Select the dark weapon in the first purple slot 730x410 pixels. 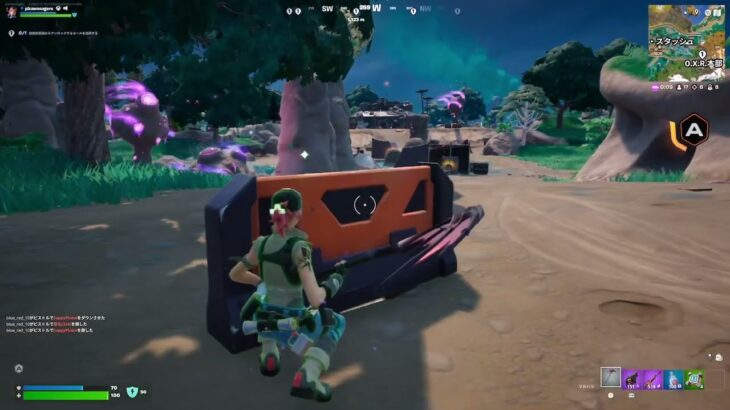pyautogui.click(x=632, y=378)
